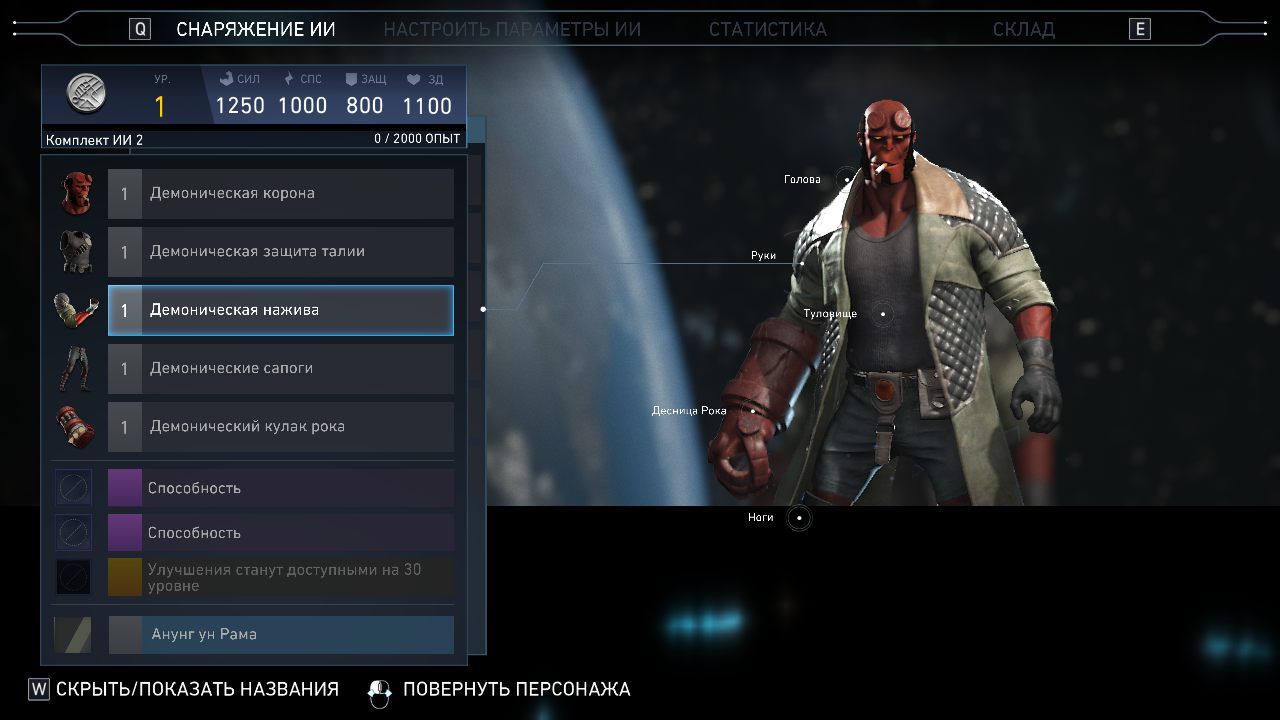Select the Демоническая нажива gear slot
Screen dimensions: 1280x720
tap(280, 310)
